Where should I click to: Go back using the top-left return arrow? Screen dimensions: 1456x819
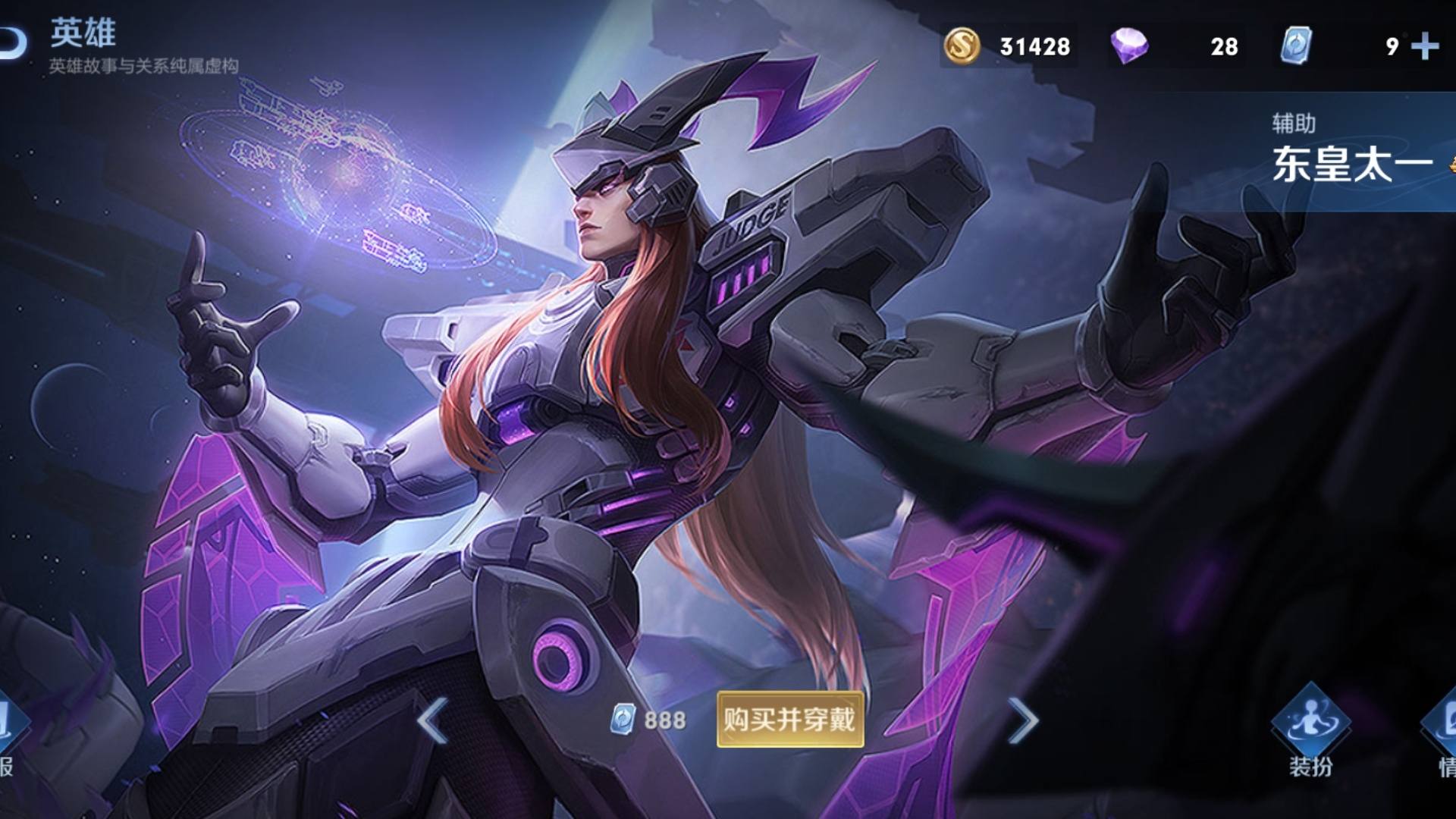[11, 44]
